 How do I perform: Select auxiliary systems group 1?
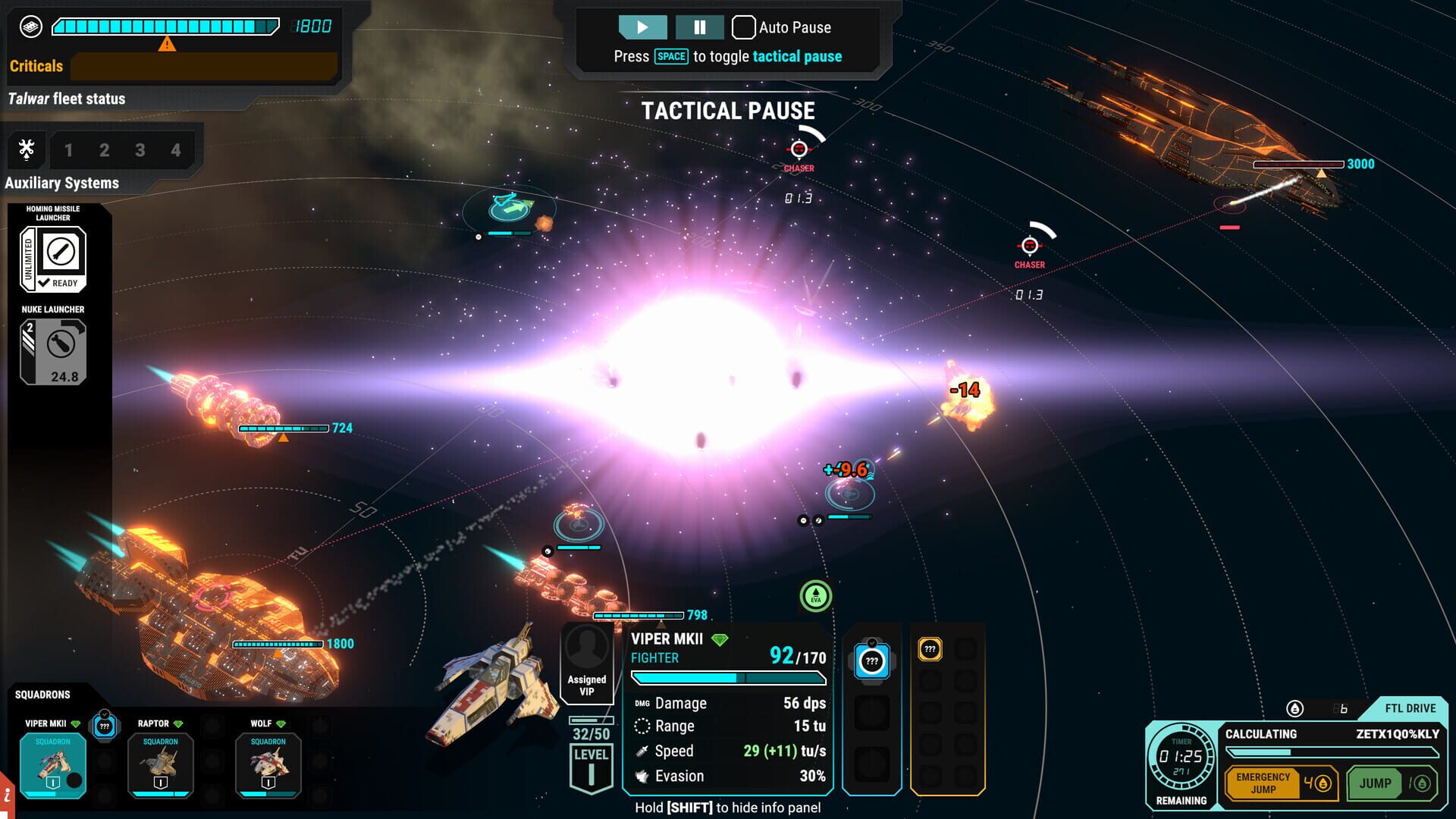(x=68, y=150)
